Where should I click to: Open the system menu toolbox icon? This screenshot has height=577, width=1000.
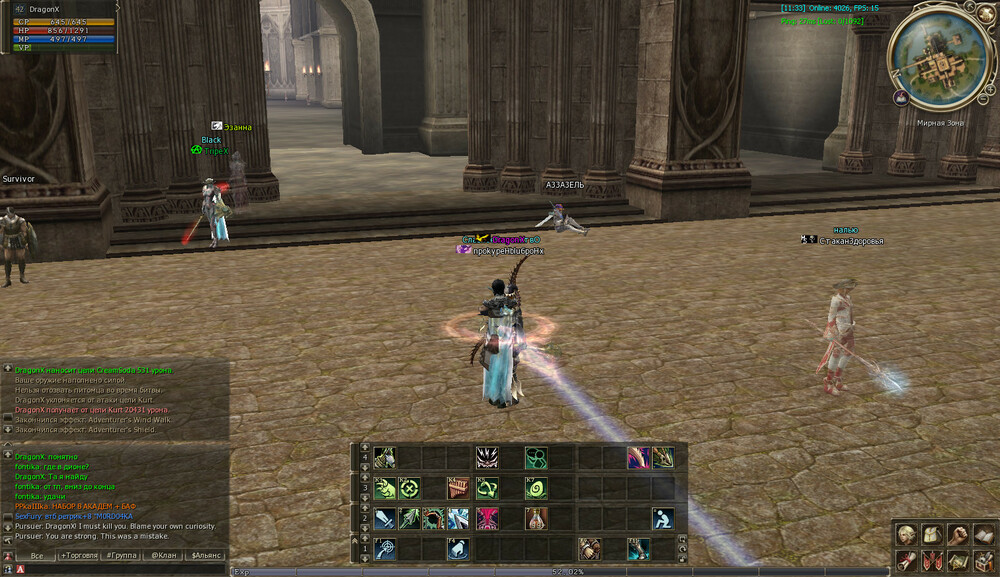coord(983,561)
